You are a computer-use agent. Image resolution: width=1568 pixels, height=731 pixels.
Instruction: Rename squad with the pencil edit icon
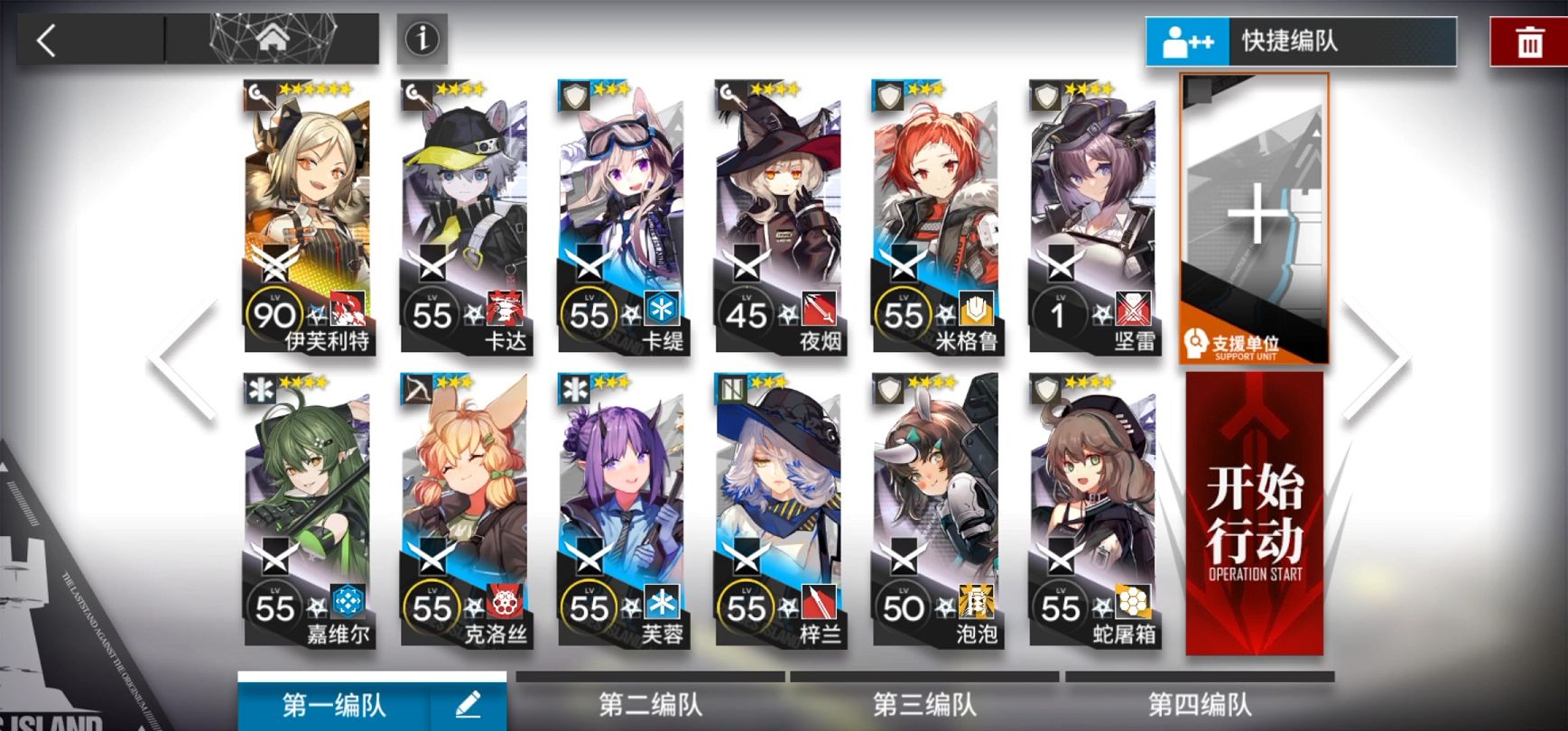point(468,704)
